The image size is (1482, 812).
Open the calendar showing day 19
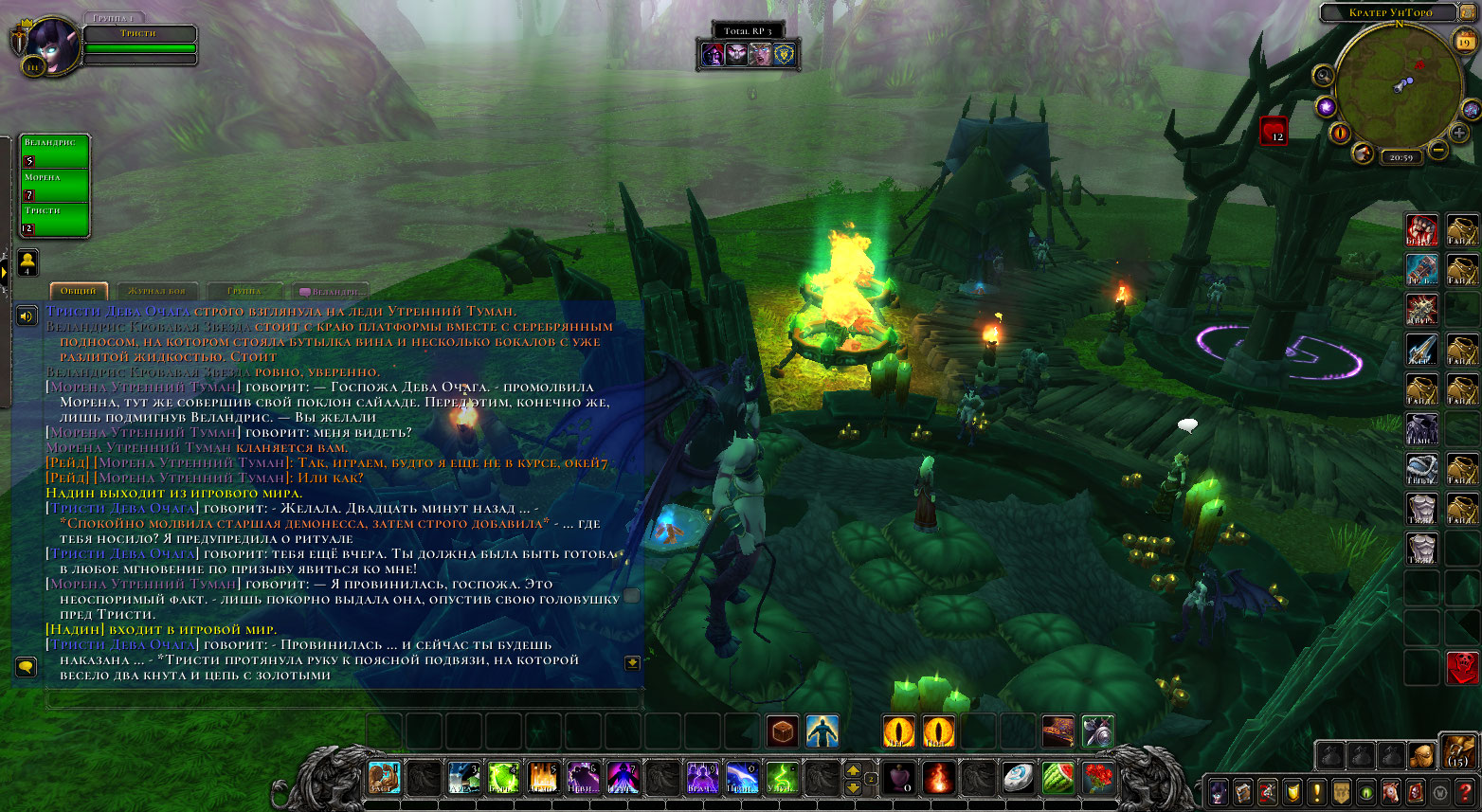click(x=1465, y=41)
